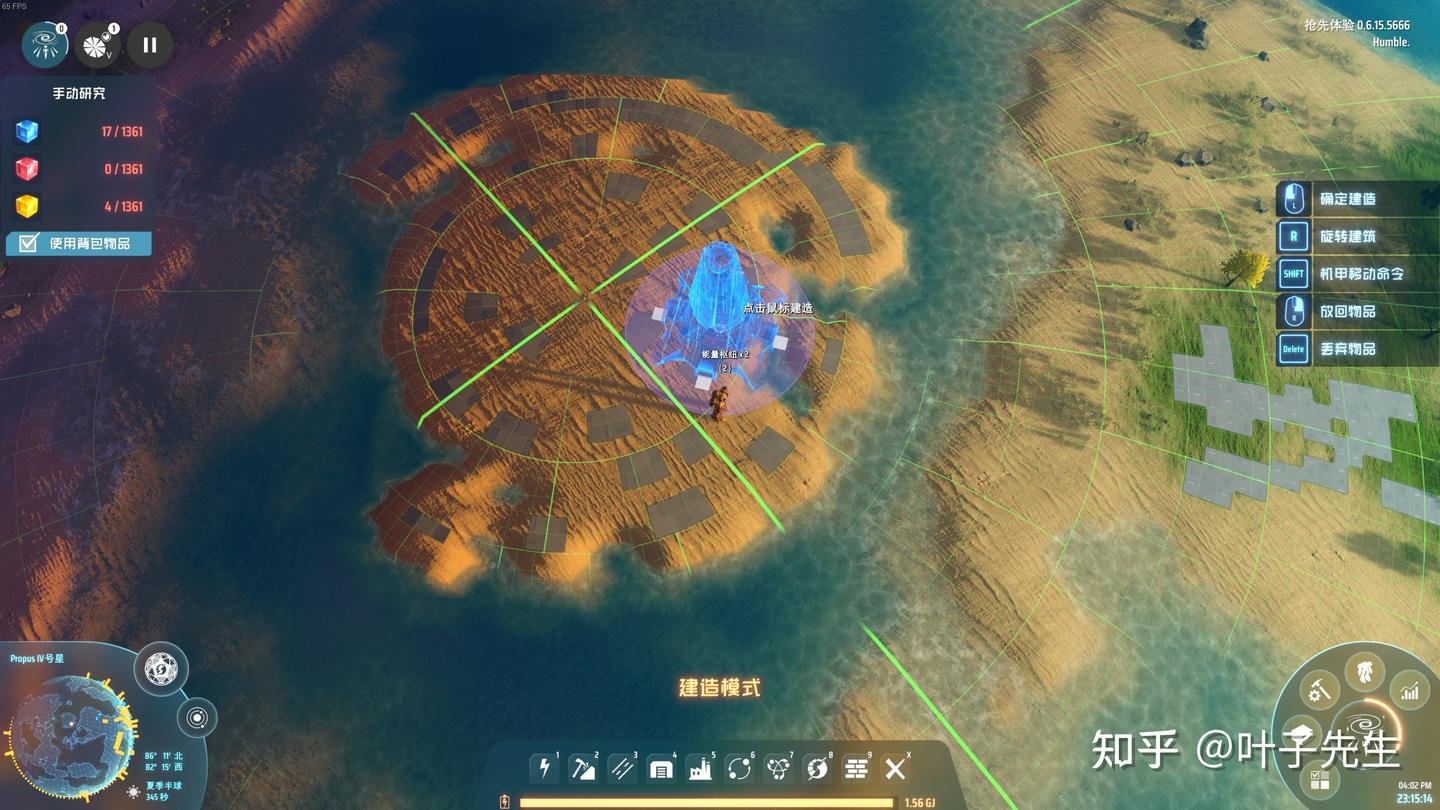Open the statistics chart panel
The image size is (1440, 810).
pyautogui.click(x=1410, y=690)
